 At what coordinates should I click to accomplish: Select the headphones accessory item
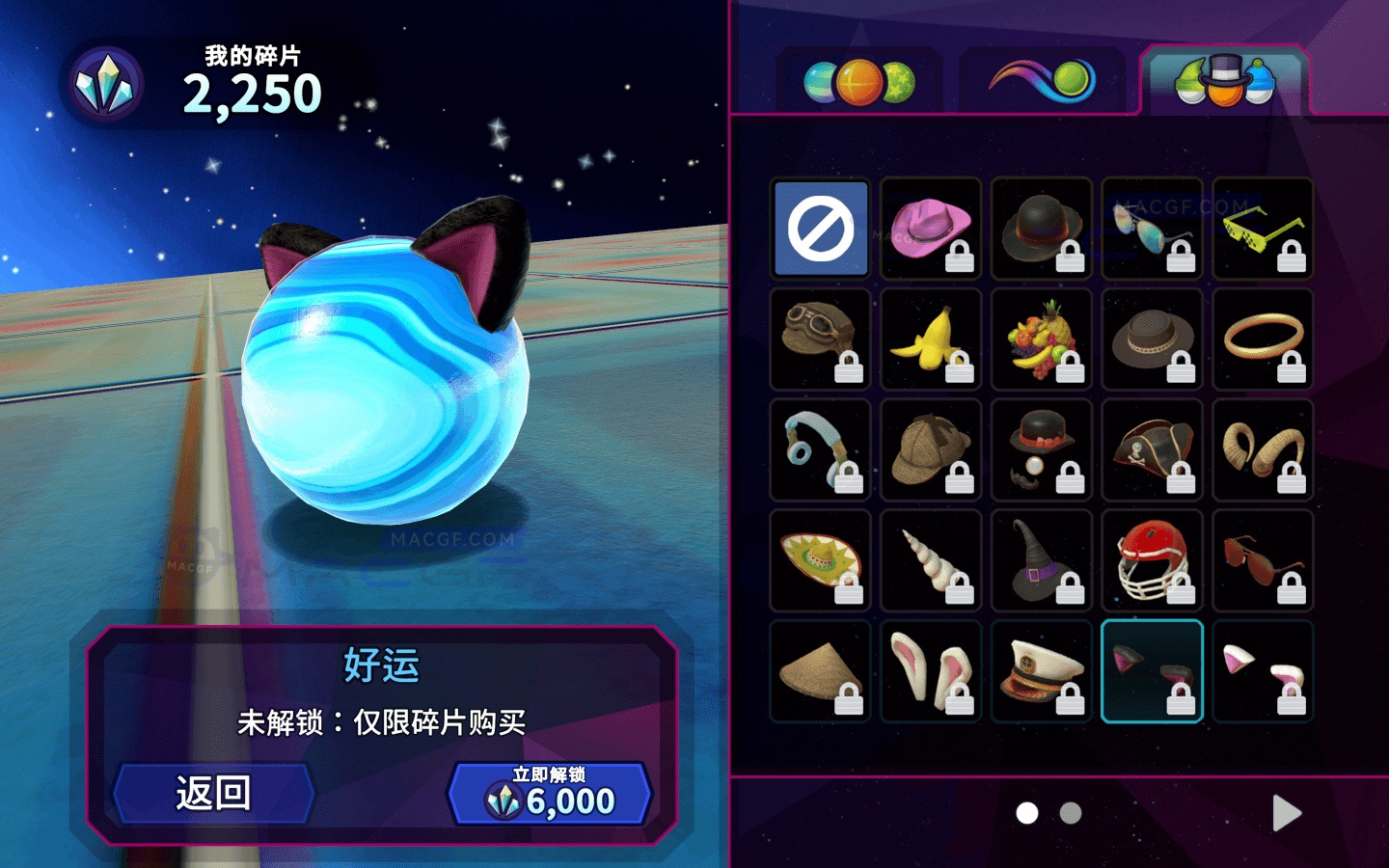tap(820, 450)
